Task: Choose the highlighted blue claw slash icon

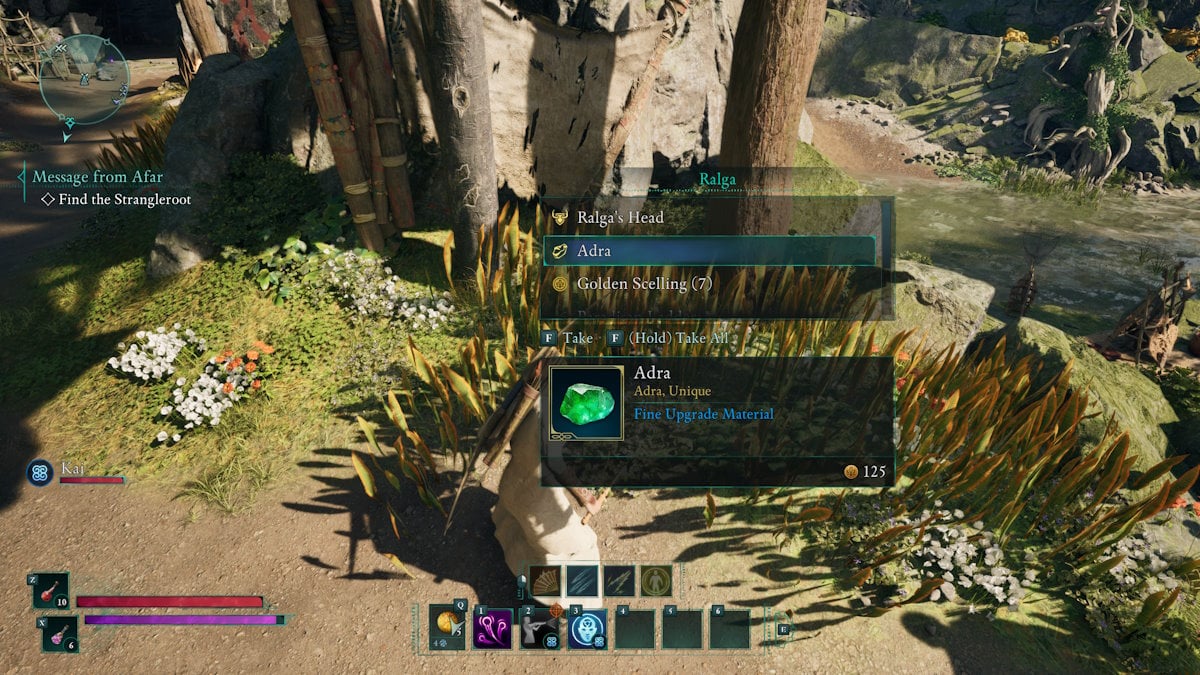Action: pyautogui.click(x=583, y=580)
